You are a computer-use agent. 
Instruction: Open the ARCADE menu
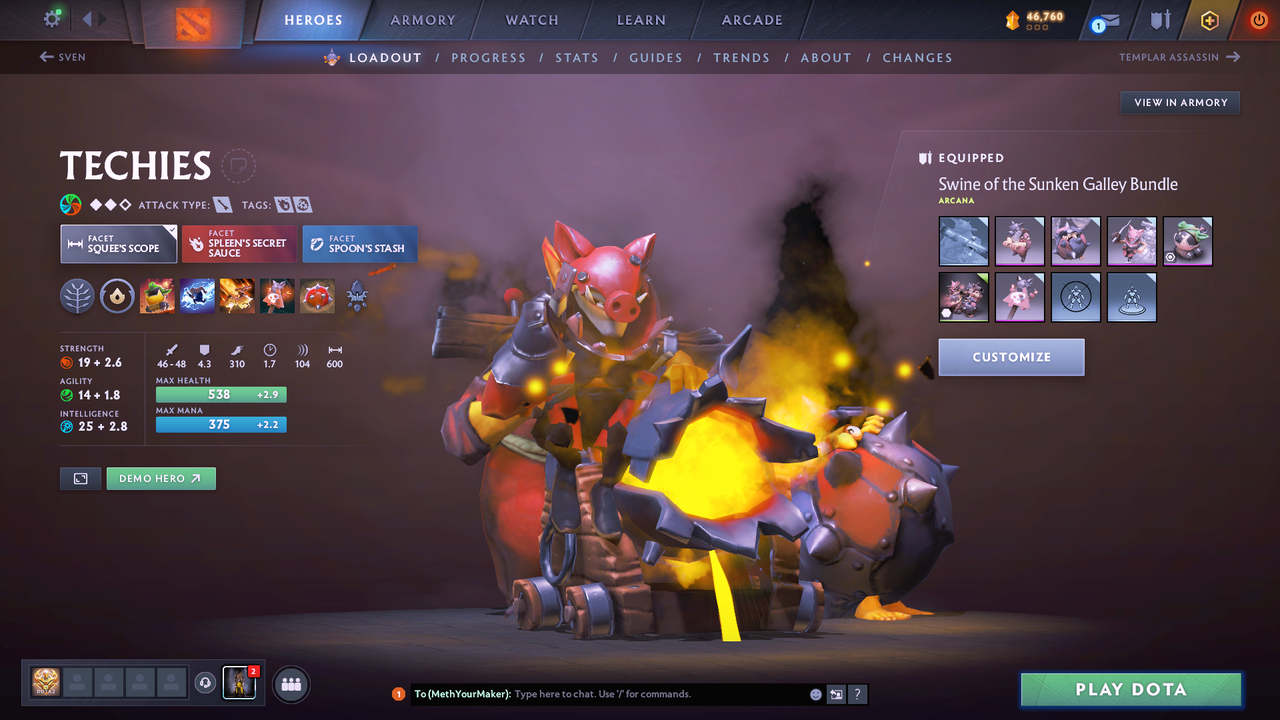pyautogui.click(x=751, y=19)
